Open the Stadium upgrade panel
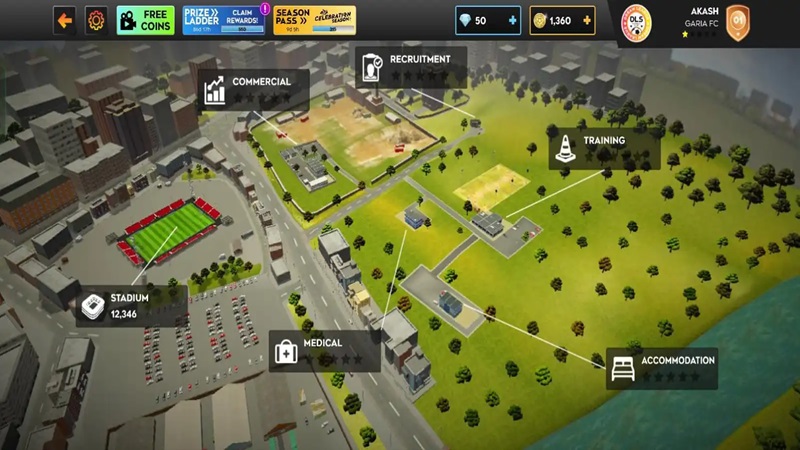Screen dimensions: 800x450 [x=130, y=305]
